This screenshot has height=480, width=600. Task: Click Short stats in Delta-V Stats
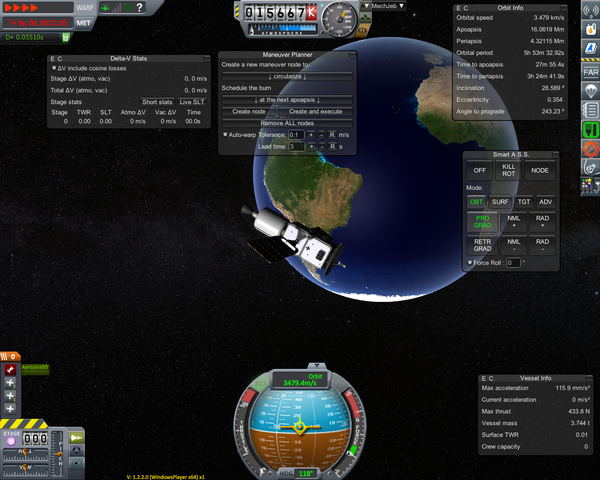coord(157,101)
